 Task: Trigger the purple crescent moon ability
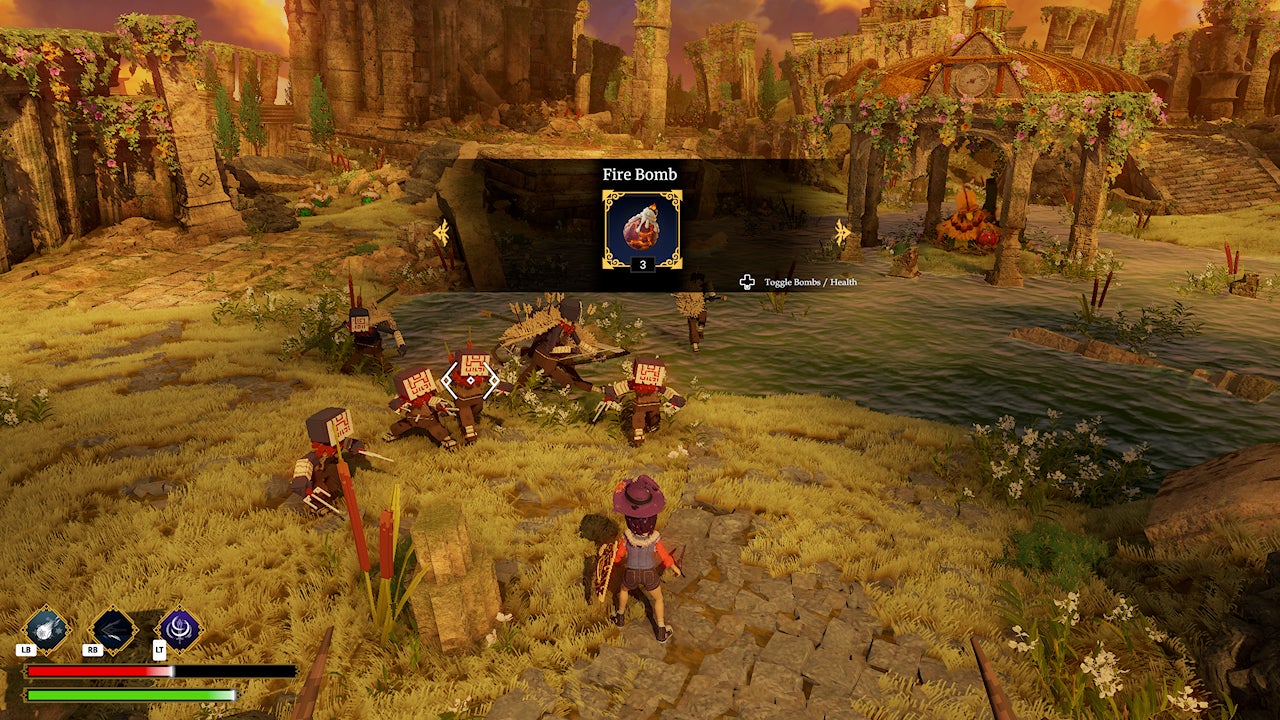pyautogui.click(x=180, y=630)
